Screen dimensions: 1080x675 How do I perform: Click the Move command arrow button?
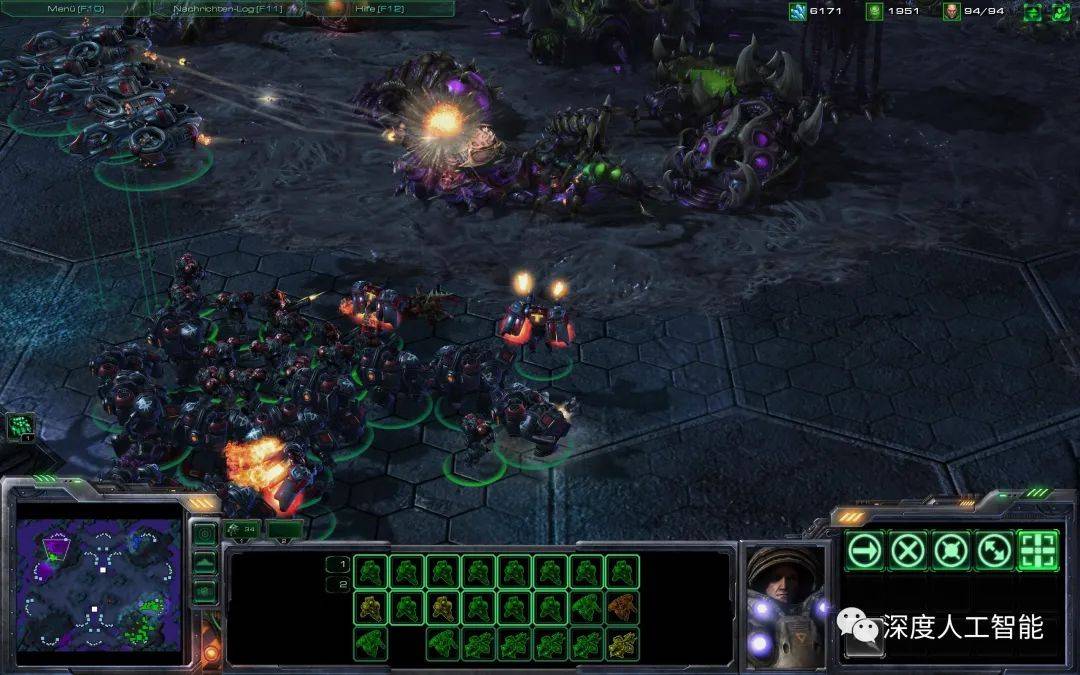pyautogui.click(x=866, y=550)
